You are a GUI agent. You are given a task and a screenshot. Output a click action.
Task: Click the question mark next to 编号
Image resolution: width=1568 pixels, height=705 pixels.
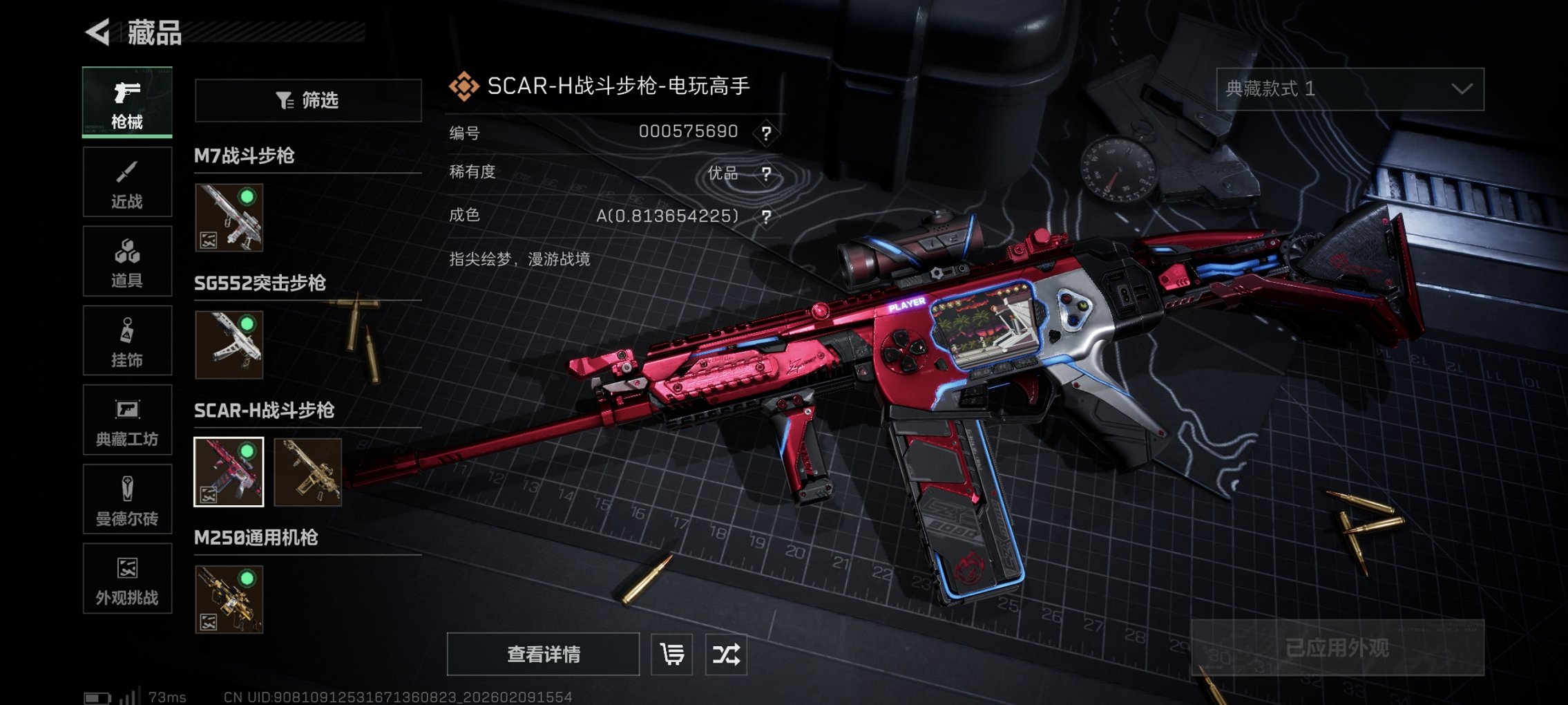coord(767,133)
